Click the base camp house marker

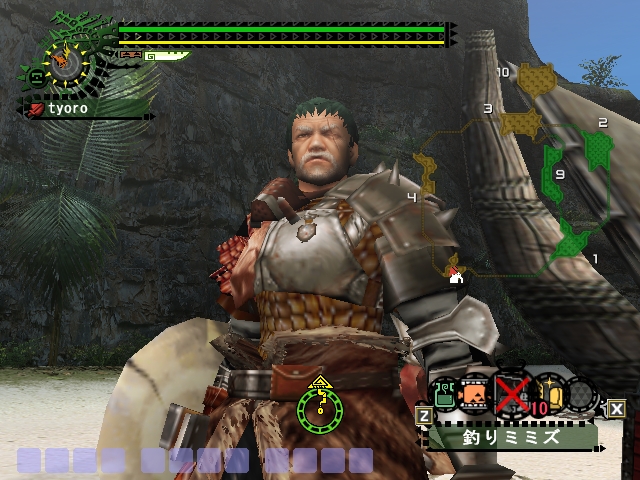coord(457,277)
